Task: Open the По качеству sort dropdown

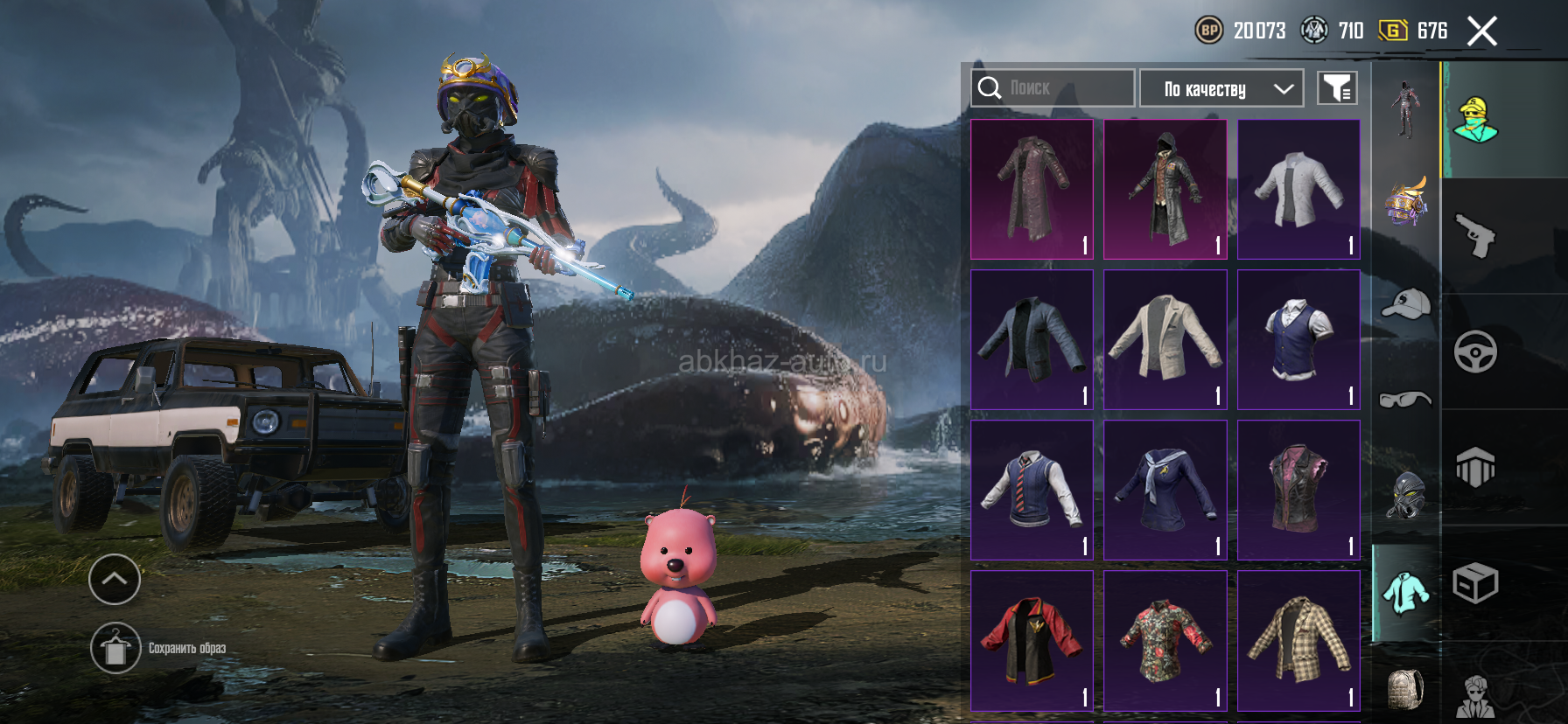Action: click(x=1221, y=88)
